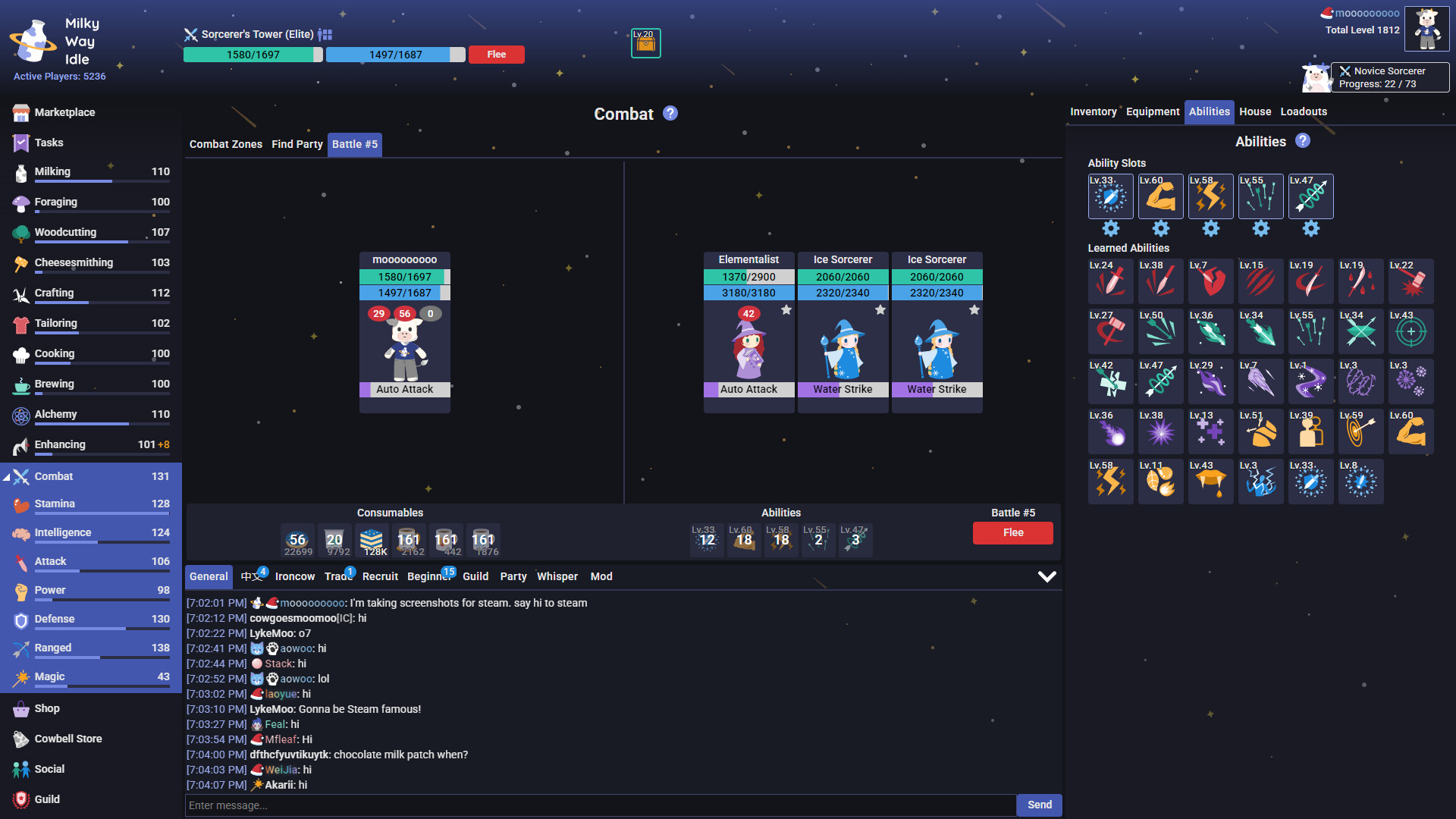This screenshot has height=819, width=1456.
Task: Collapse the chat panel using the chevron
Action: 1048,576
